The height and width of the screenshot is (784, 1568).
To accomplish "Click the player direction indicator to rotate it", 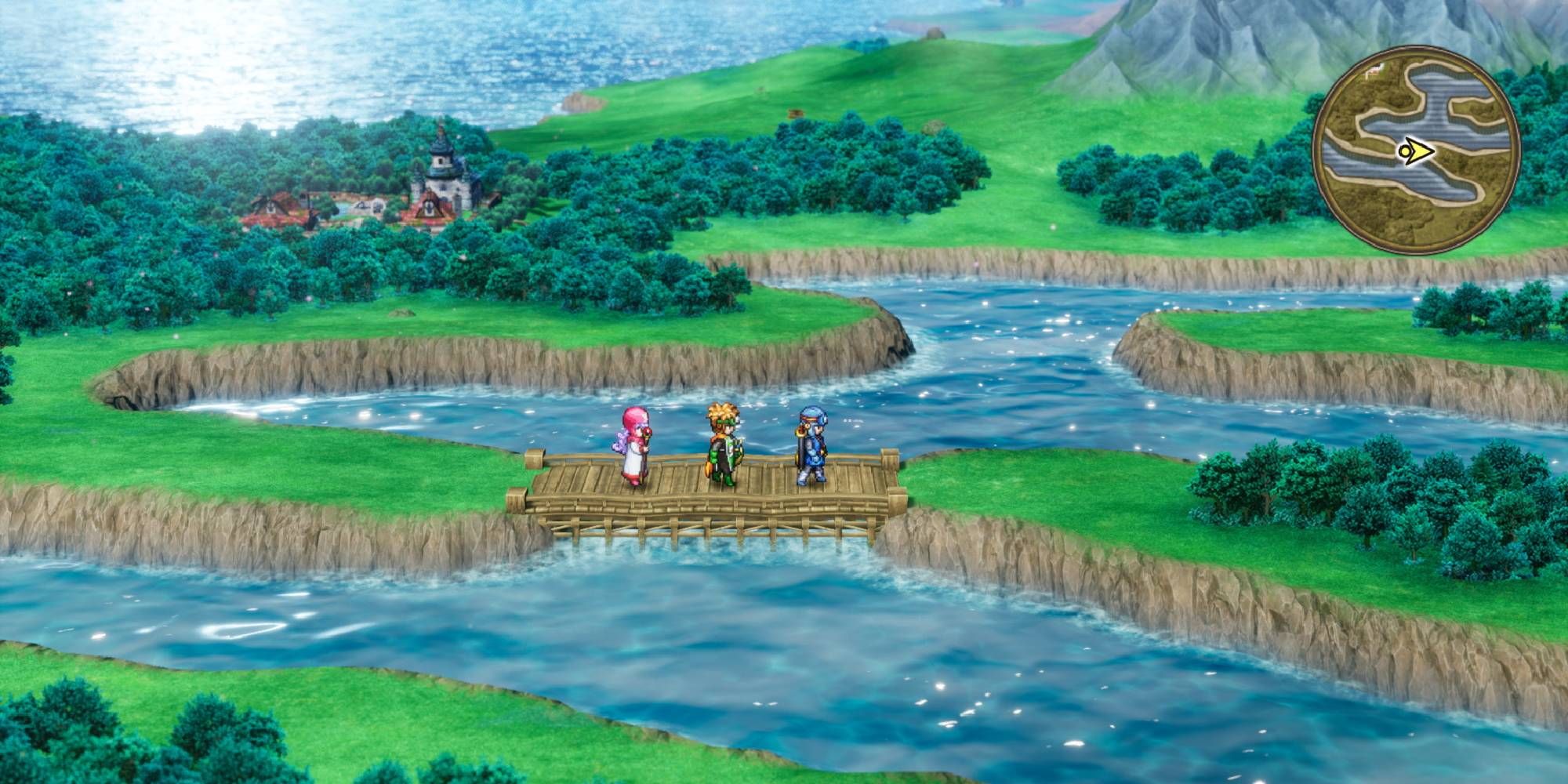I will point(1417,150).
